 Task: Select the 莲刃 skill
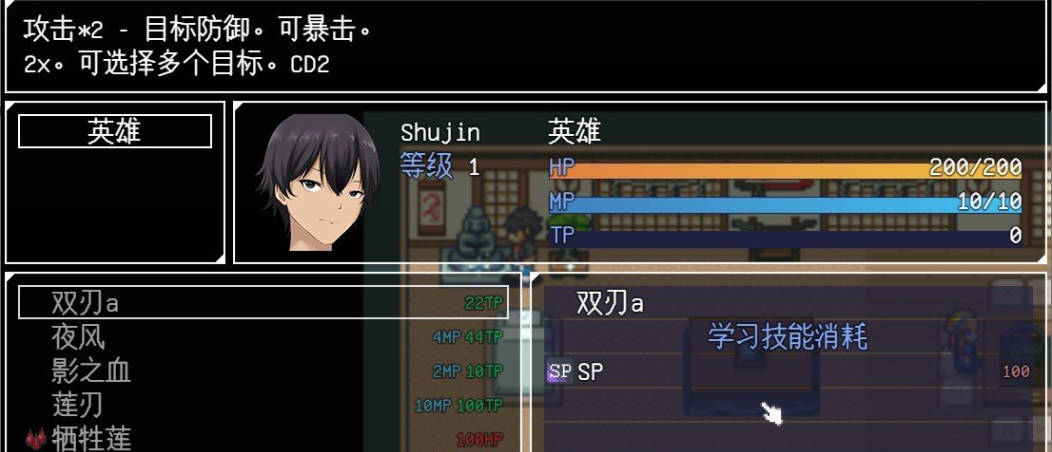point(264,405)
